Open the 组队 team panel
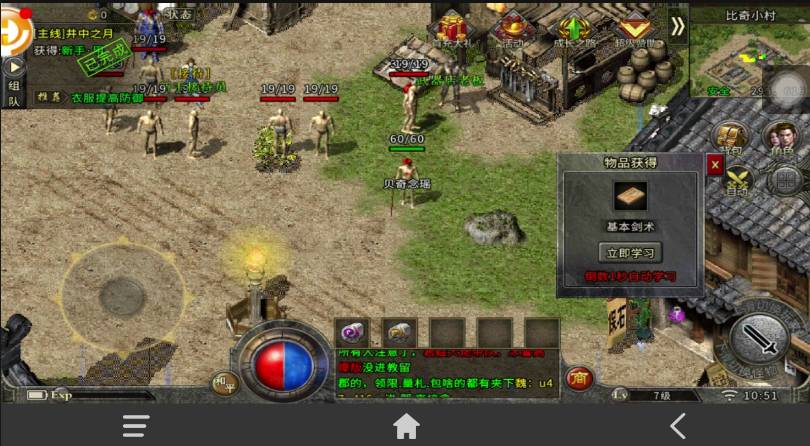This screenshot has height=446, width=810. tap(14, 94)
